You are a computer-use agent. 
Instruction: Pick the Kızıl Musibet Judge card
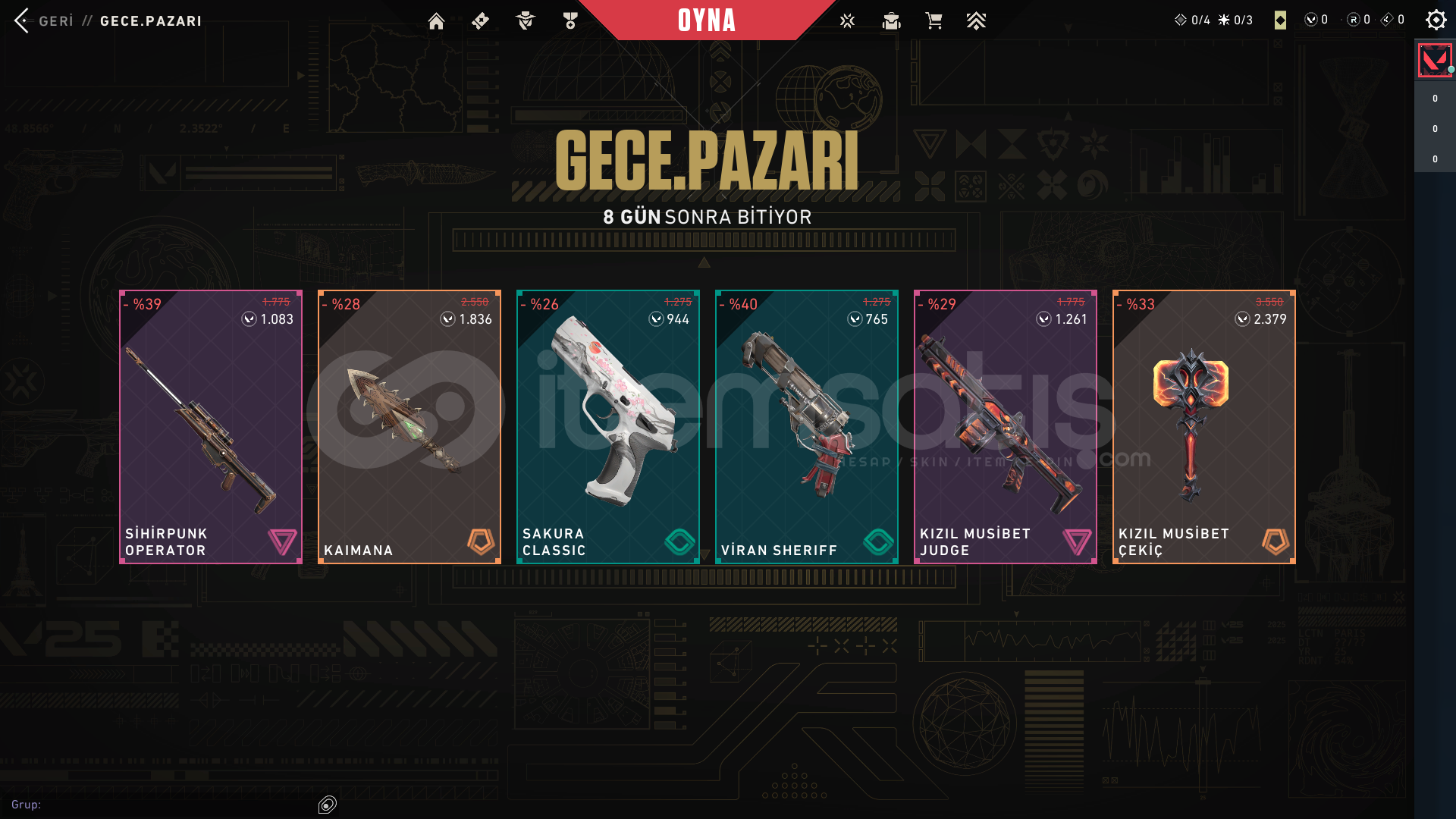click(1006, 426)
